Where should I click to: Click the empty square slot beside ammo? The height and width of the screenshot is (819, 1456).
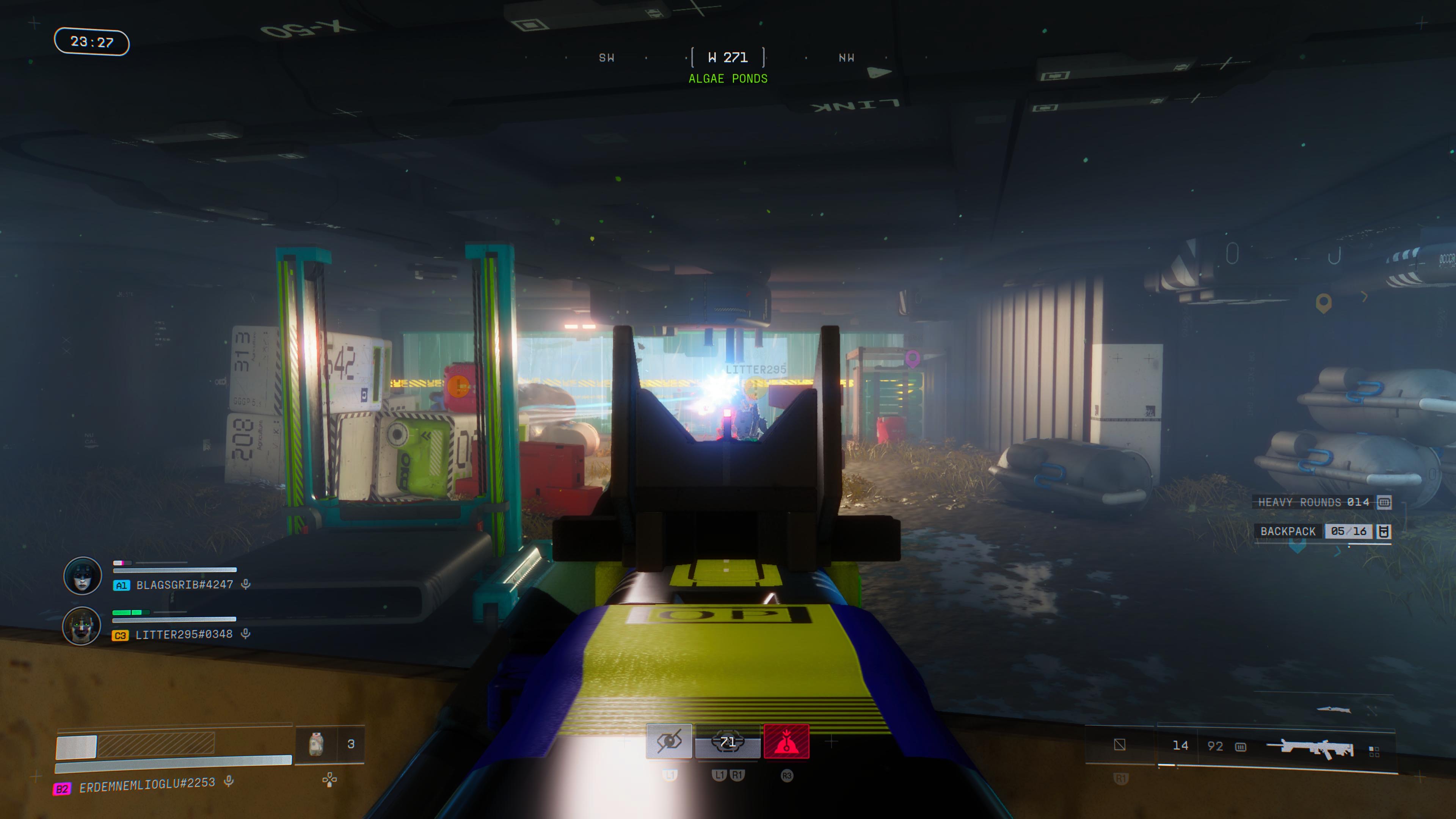coord(1119,745)
